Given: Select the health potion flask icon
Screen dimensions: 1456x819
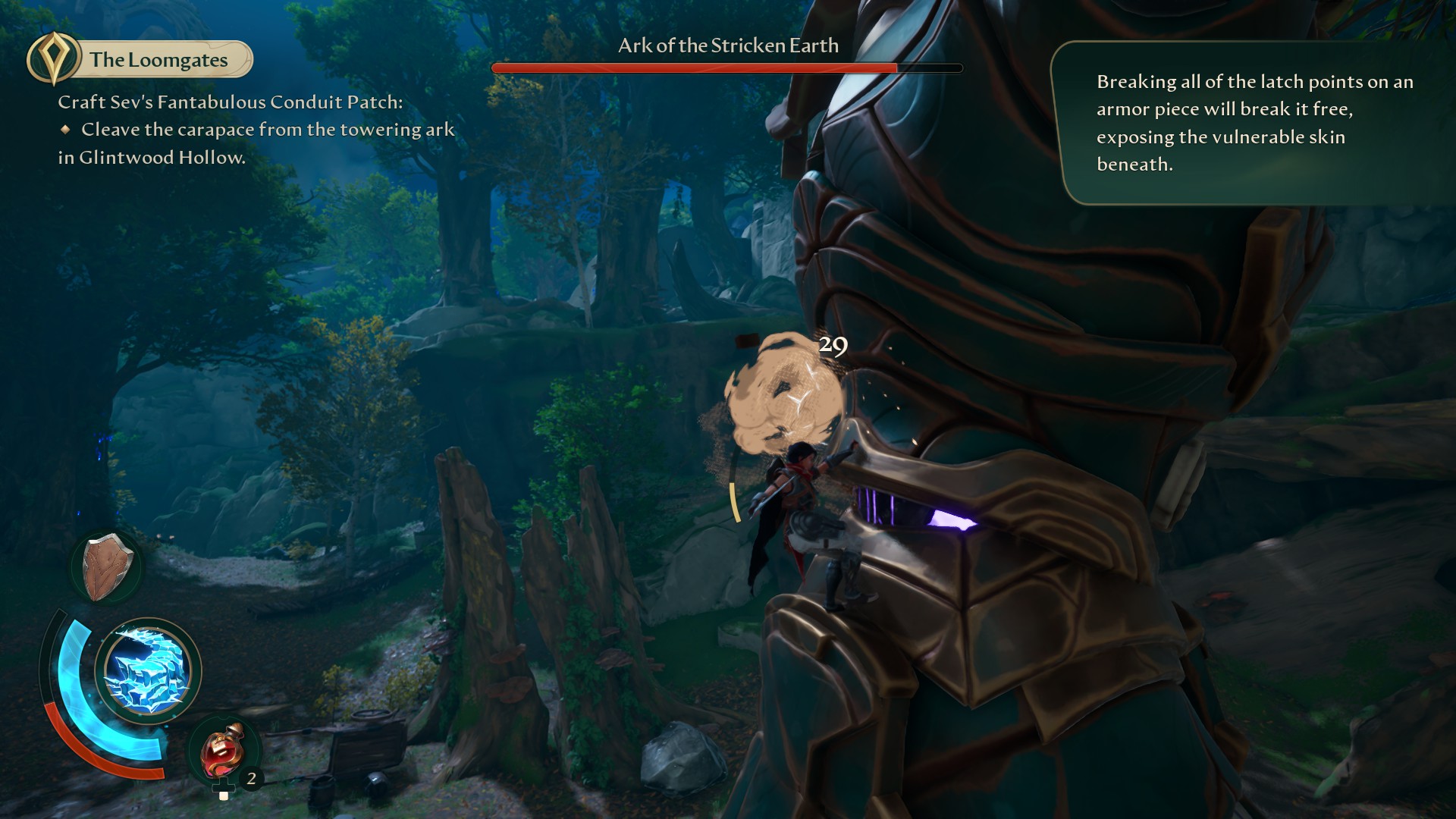Looking at the screenshot, I should (x=222, y=751).
